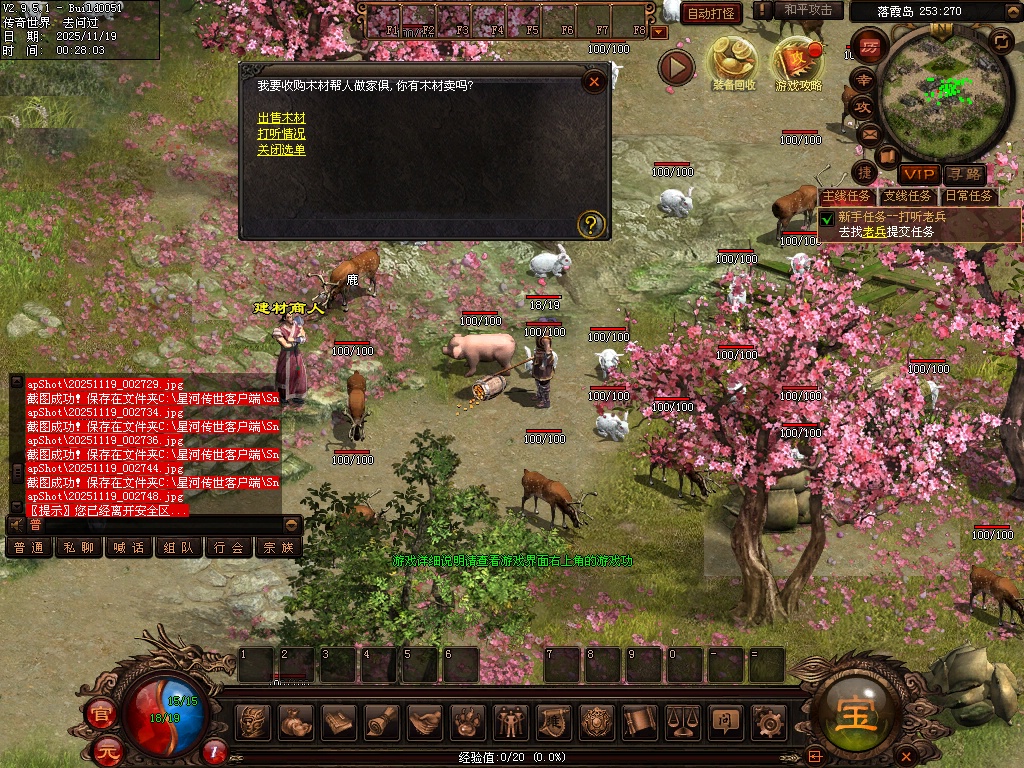
Task: Open the 装备回收 gold ingot icon
Action: pyautogui.click(x=733, y=60)
